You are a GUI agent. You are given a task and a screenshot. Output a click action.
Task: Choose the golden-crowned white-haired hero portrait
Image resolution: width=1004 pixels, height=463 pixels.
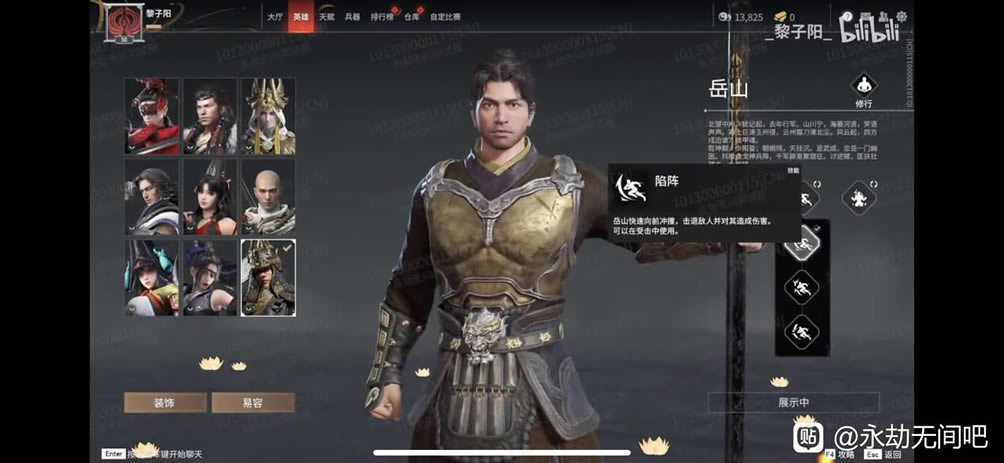click(268, 116)
